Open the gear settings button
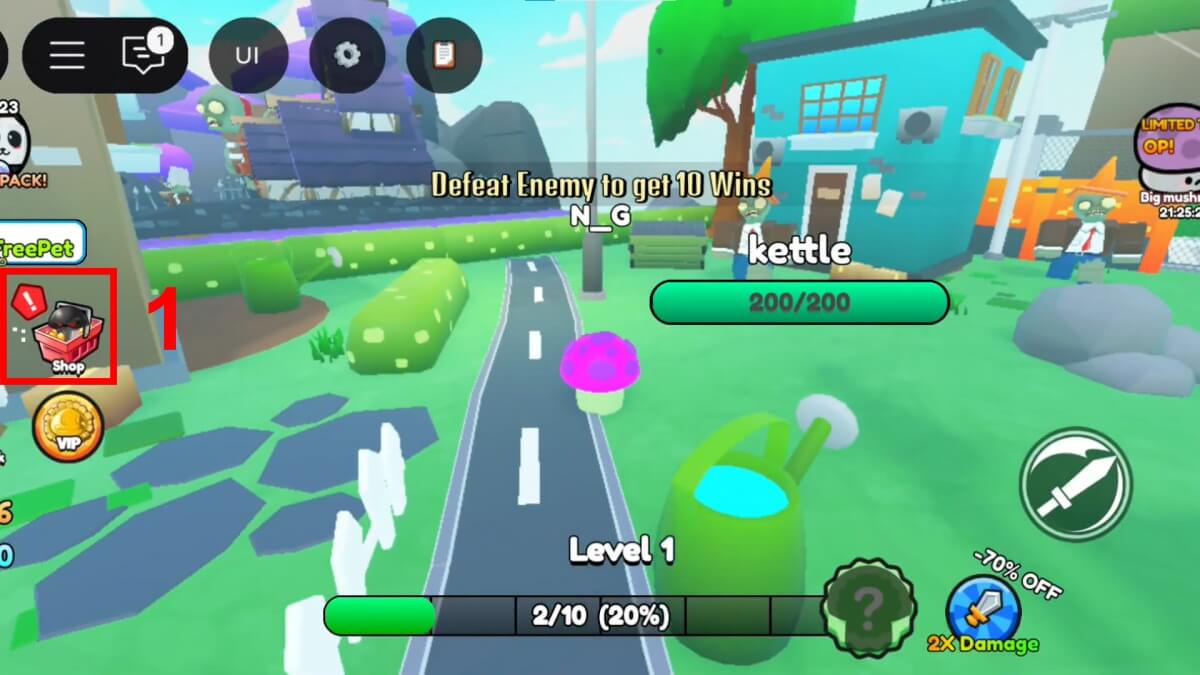Viewport: 1200px width, 675px height. [x=347, y=54]
